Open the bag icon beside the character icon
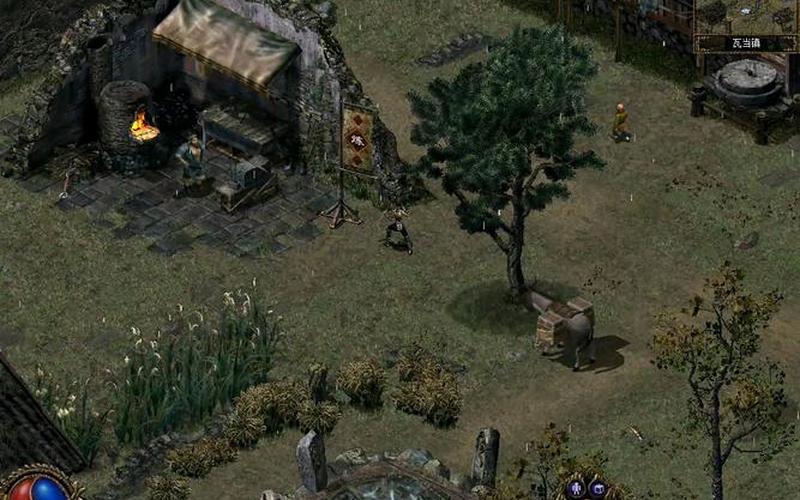Image resolution: width=800 pixels, height=500 pixels. [x=598, y=488]
